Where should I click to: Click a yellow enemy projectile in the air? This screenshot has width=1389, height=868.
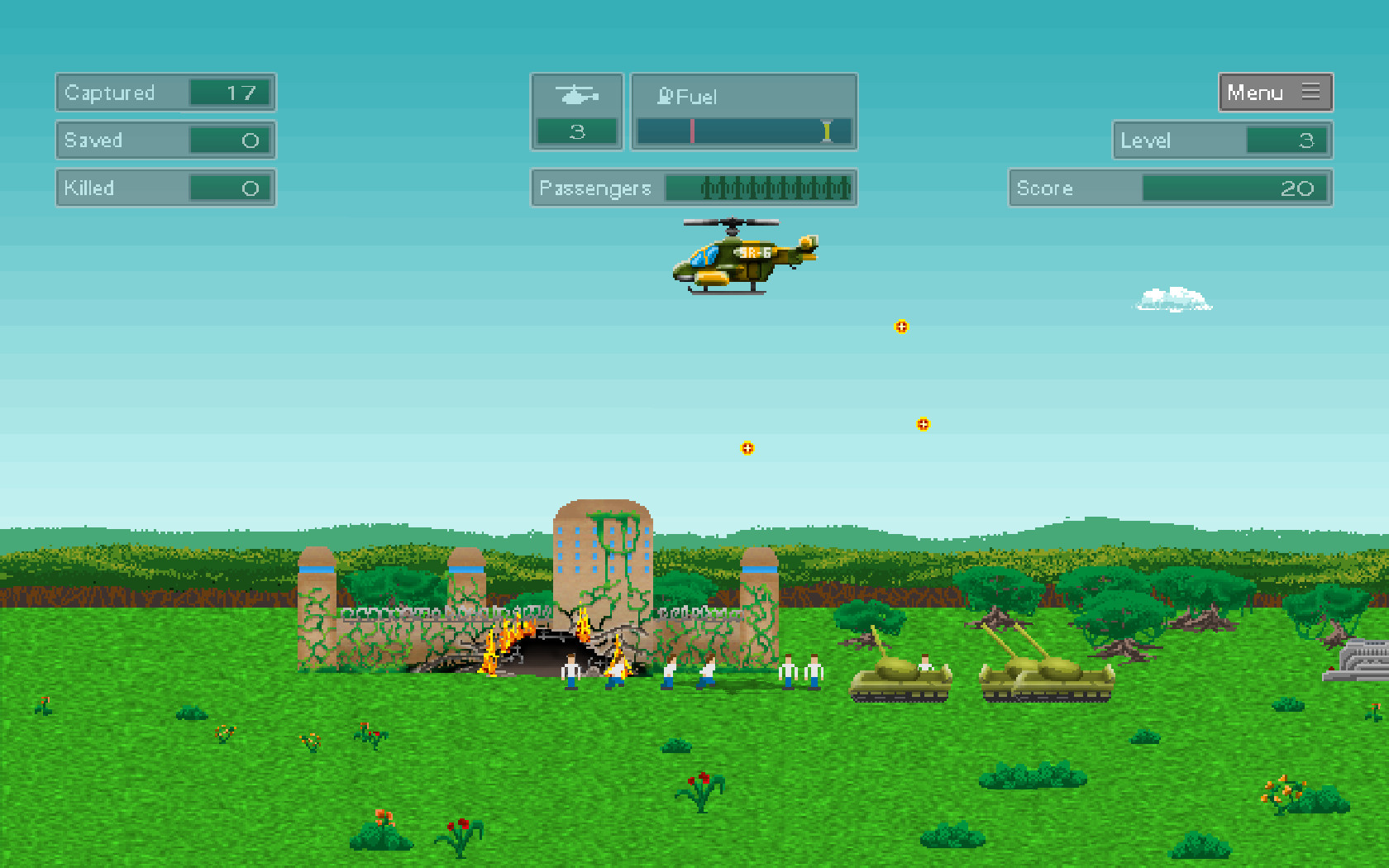click(x=901, y=327)
